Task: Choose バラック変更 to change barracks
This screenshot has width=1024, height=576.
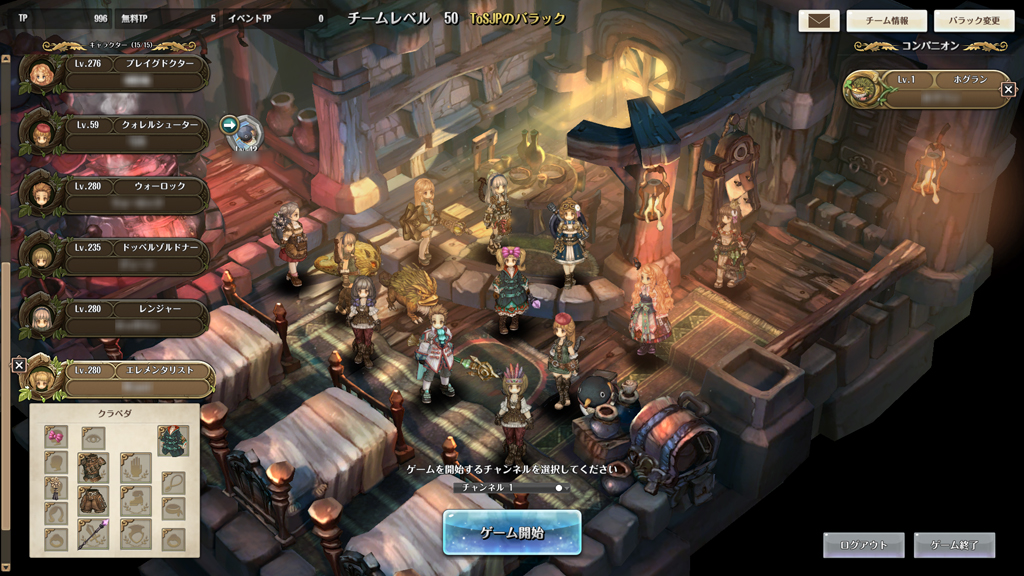Action: point(973,21)
